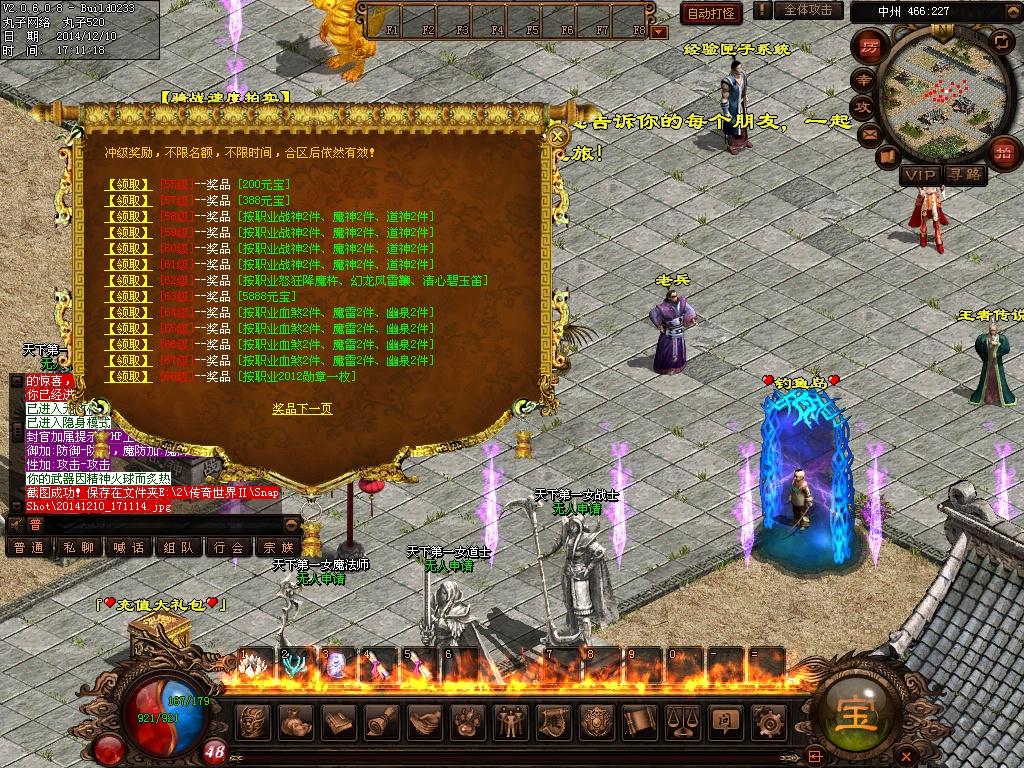
Task: Activate 全体攻击 attack mode button
Action: [808, 10]
